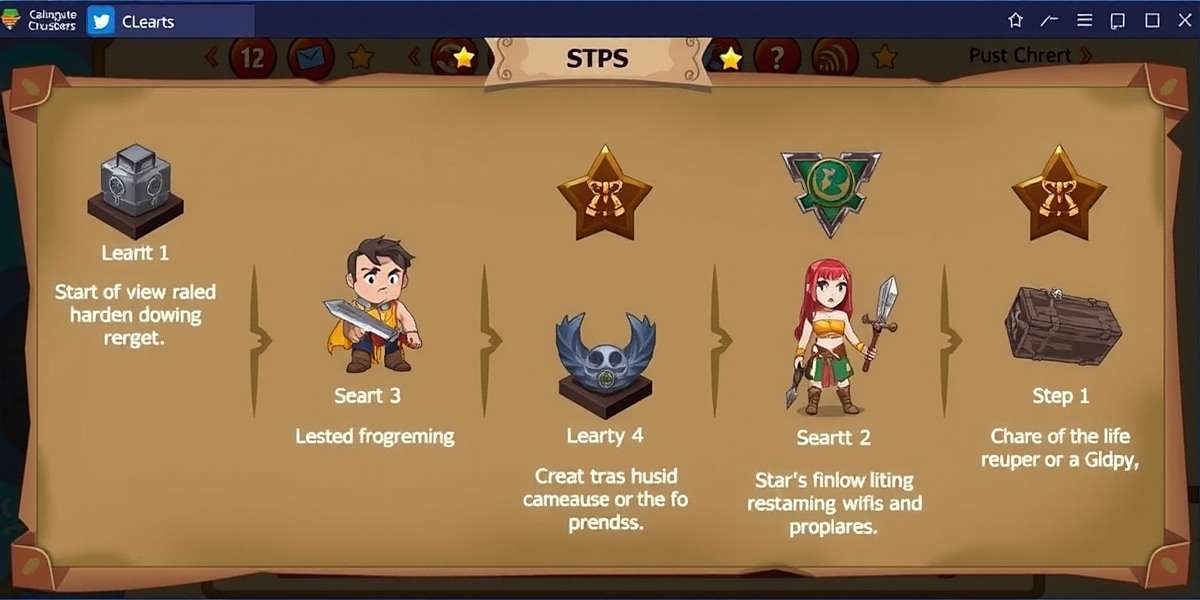1200x600 pixels.
Task: Open the mail envelope icon
Action: 310,59
